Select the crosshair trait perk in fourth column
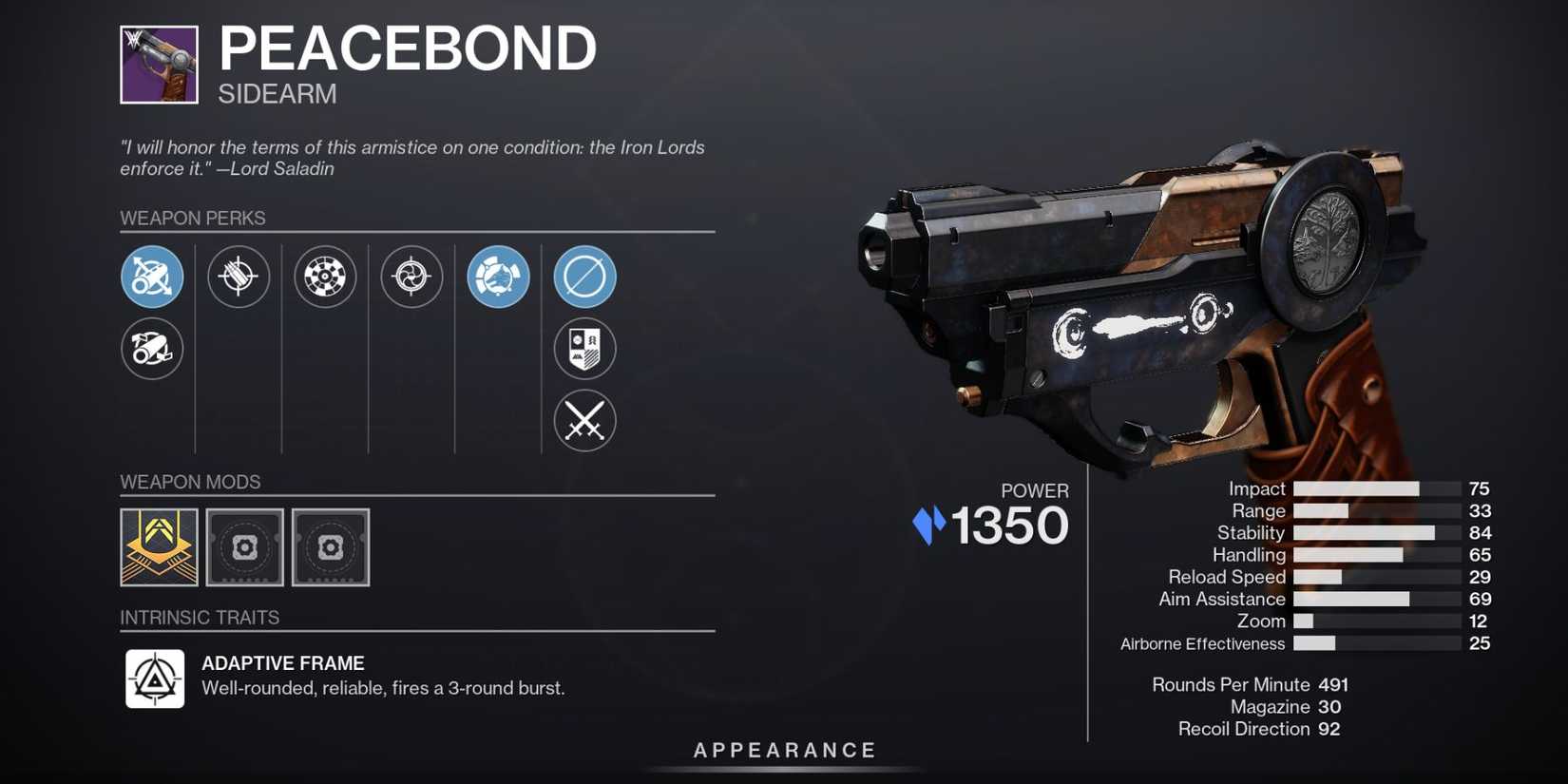 click(x=411, y=277)
